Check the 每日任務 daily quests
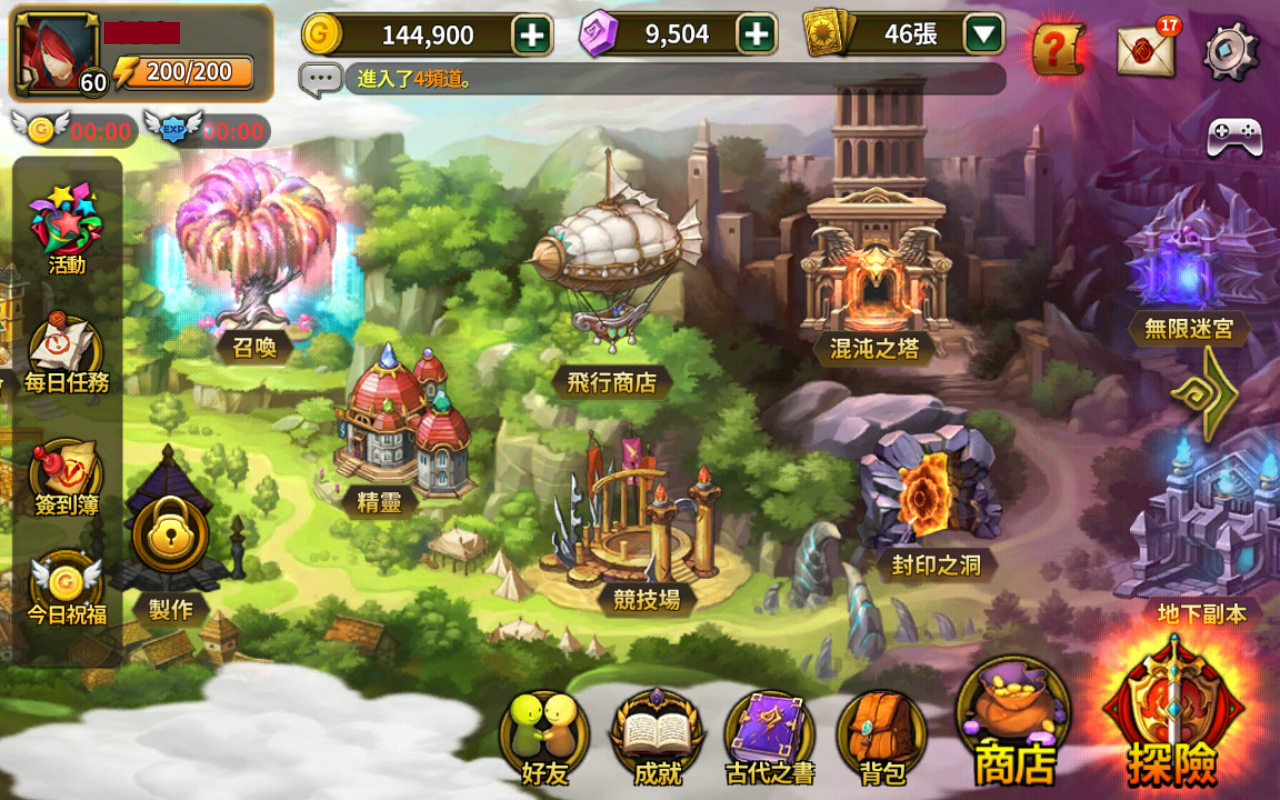 click(x=66, y=352)
